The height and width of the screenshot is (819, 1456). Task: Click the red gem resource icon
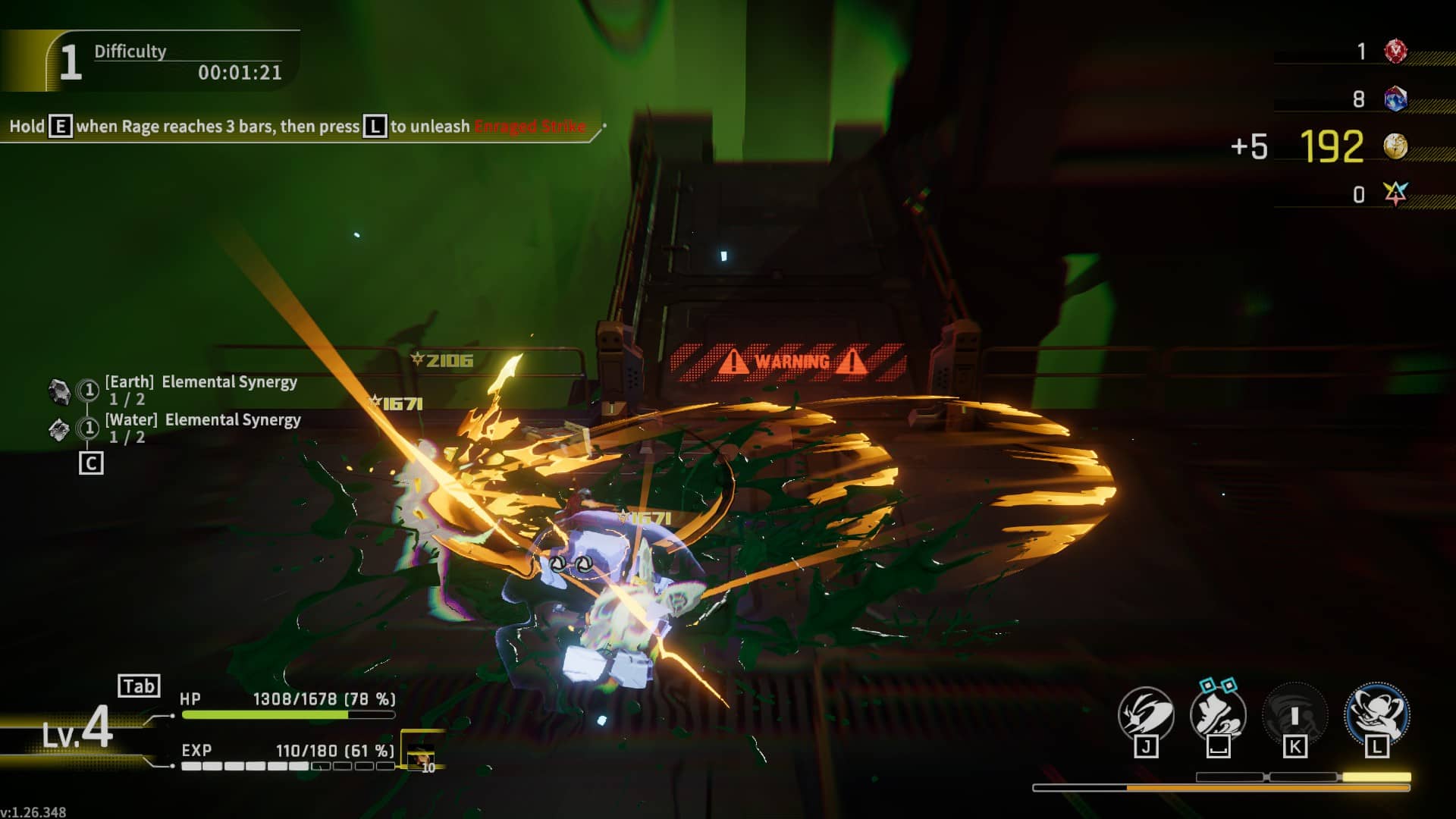click(1395, 52)
